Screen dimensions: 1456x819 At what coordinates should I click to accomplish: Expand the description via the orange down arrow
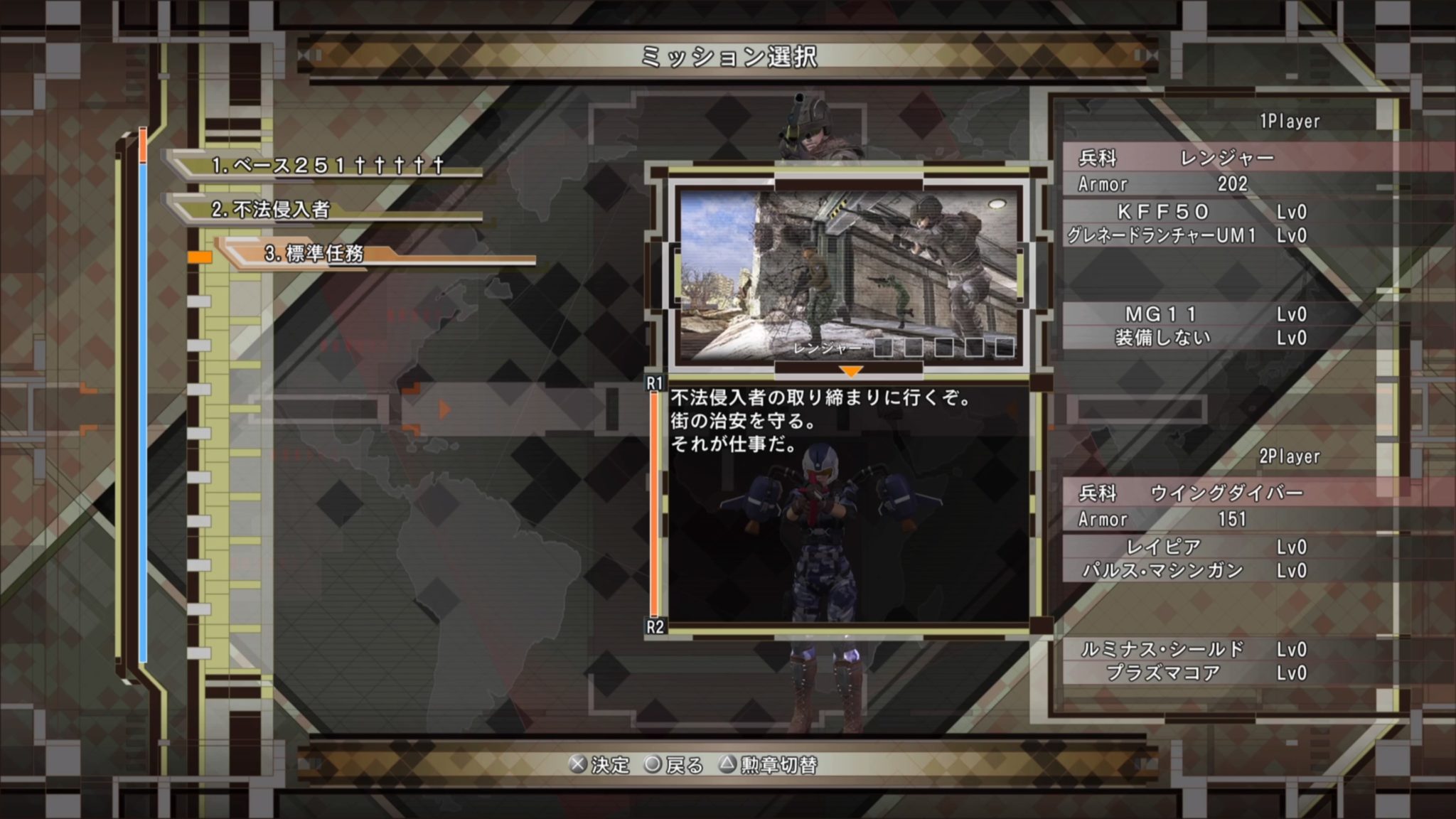[x=851, y=372]
